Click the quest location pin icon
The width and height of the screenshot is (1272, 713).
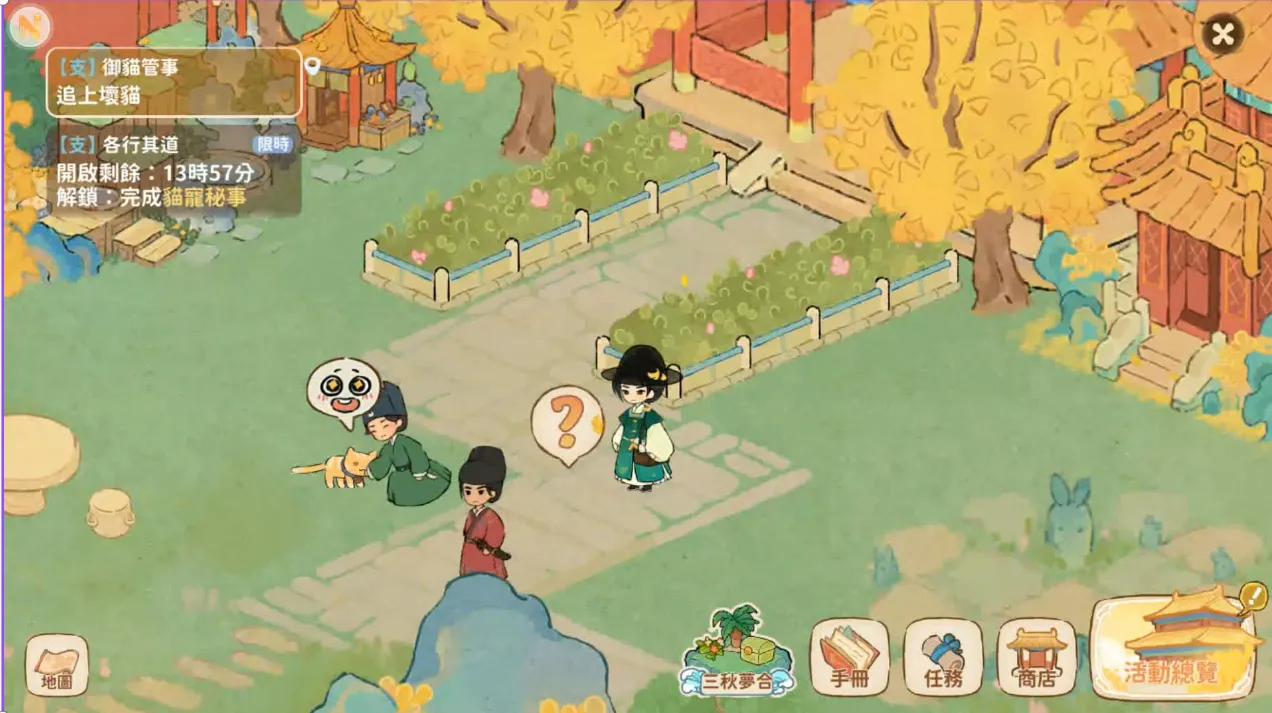click(313, 66)
